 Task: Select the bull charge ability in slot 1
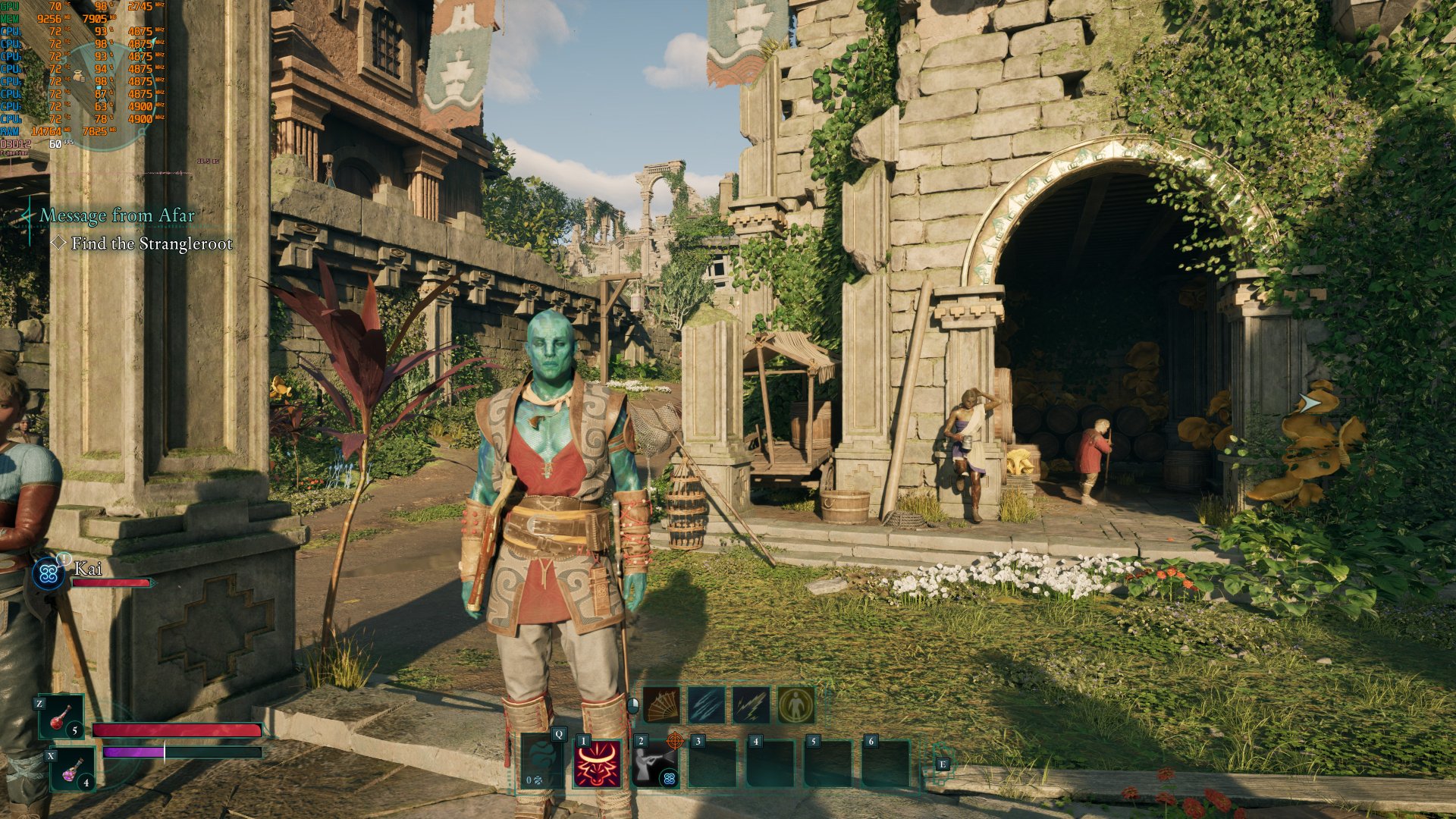pos(598,764)
